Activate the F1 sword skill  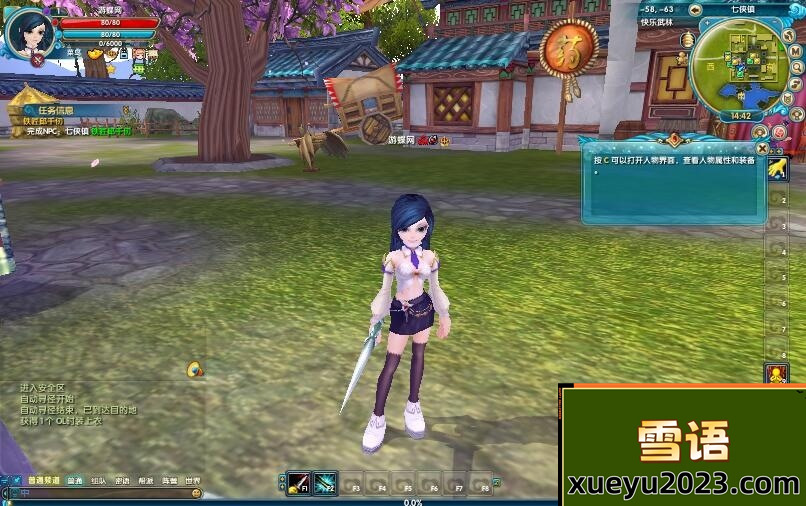(x=298, y=484)
